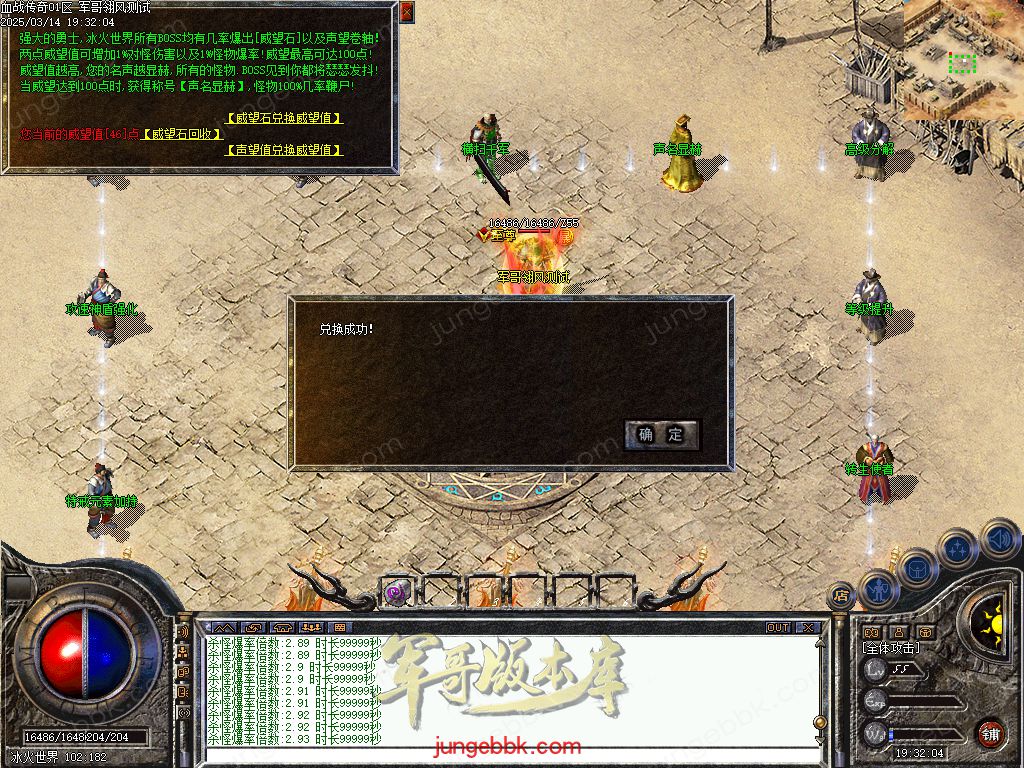
Task: Click the OUT button above the chat
Action: pyautogui.click(x=778, y=628)
